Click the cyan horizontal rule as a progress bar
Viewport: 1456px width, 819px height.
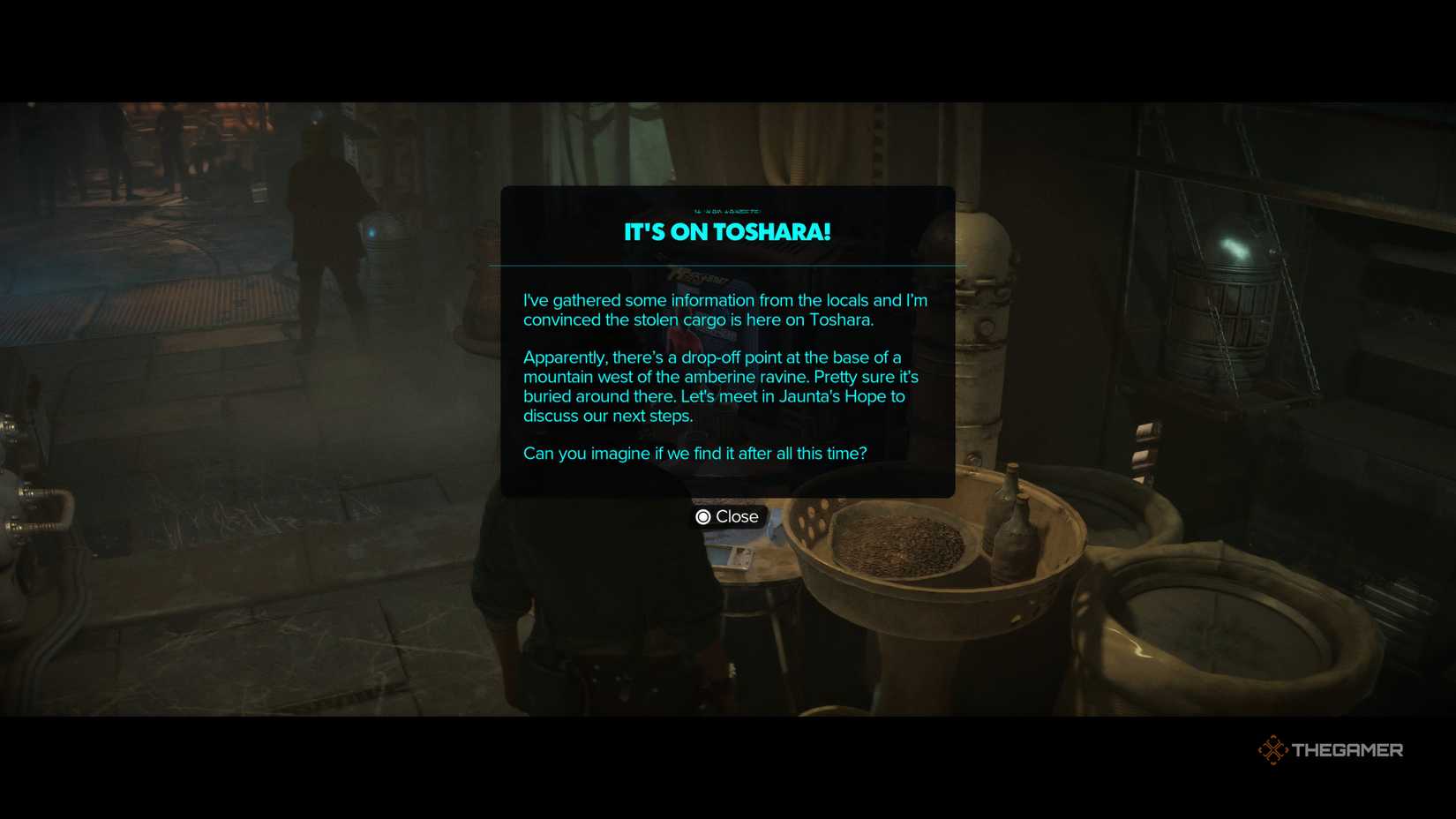(x=727, y=265)
